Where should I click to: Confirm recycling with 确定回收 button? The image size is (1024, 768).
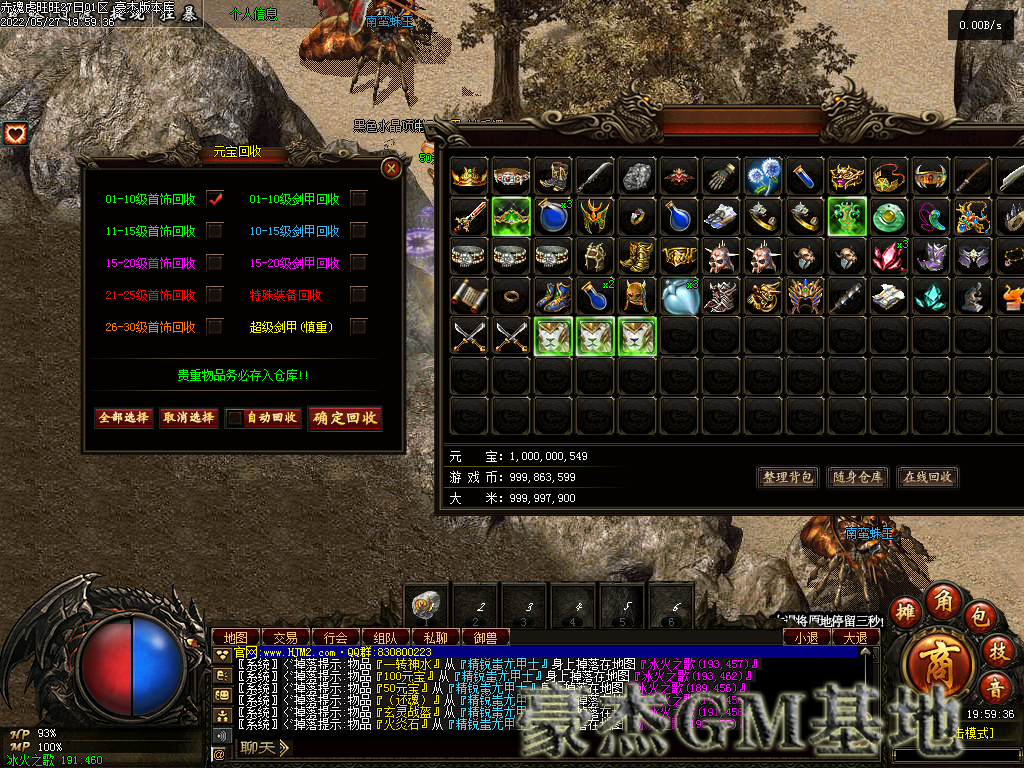(345, 418)
